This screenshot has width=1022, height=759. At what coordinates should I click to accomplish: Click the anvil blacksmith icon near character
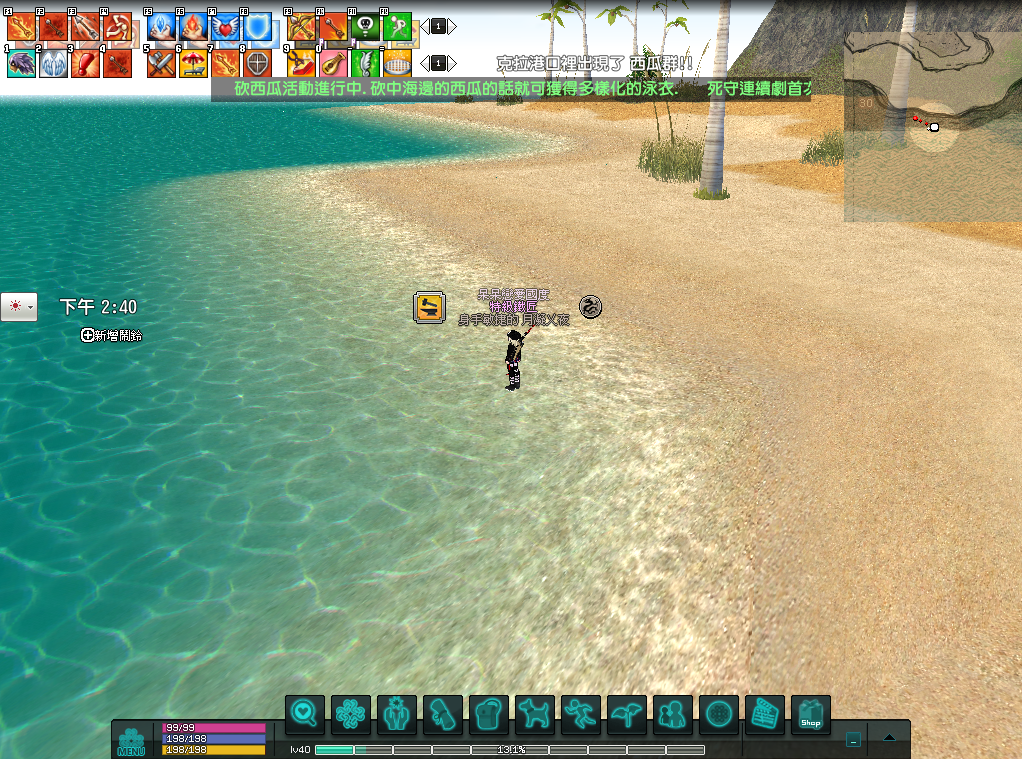coord(429,307)
